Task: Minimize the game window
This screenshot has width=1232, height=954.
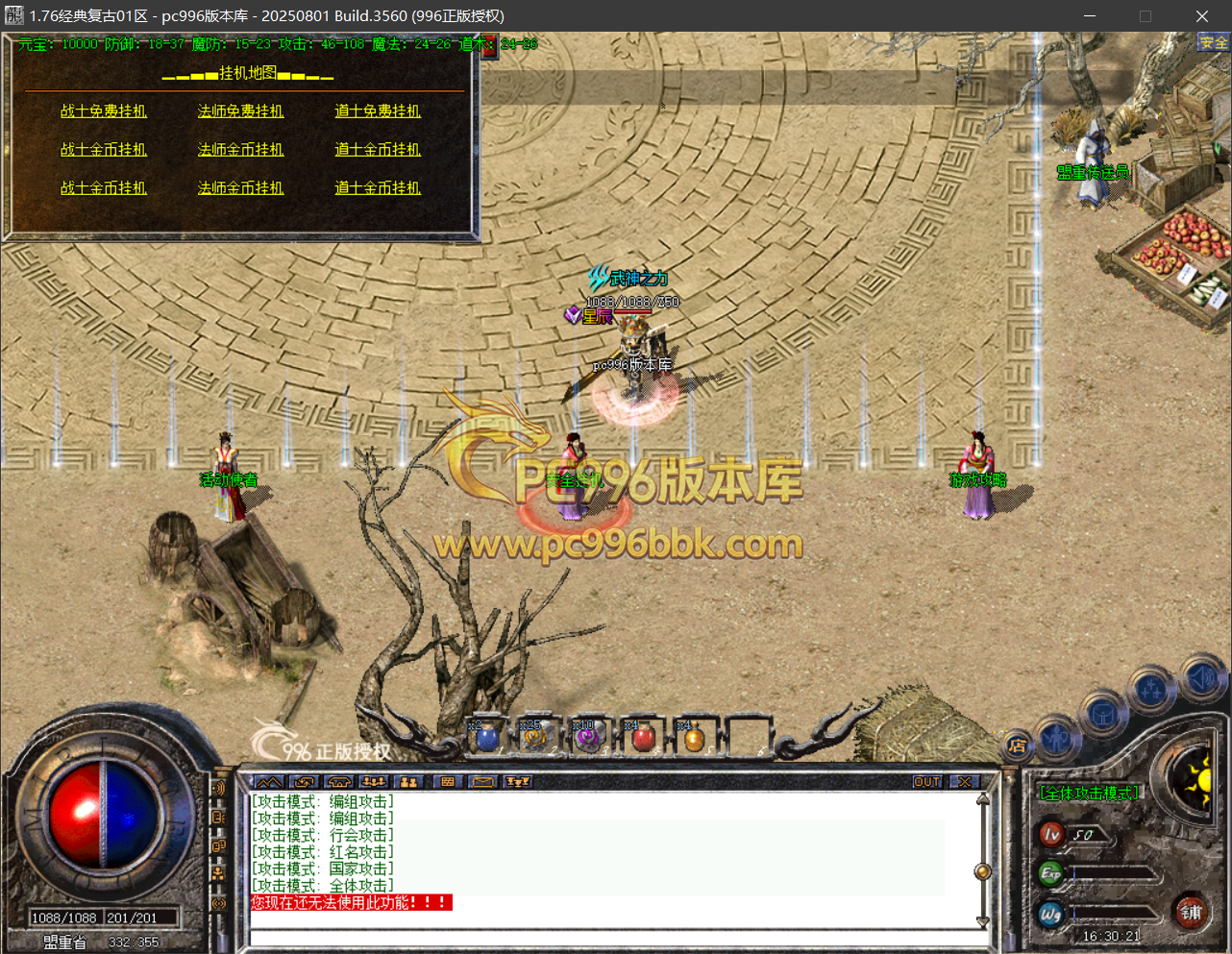Action: pos(1090,16)
